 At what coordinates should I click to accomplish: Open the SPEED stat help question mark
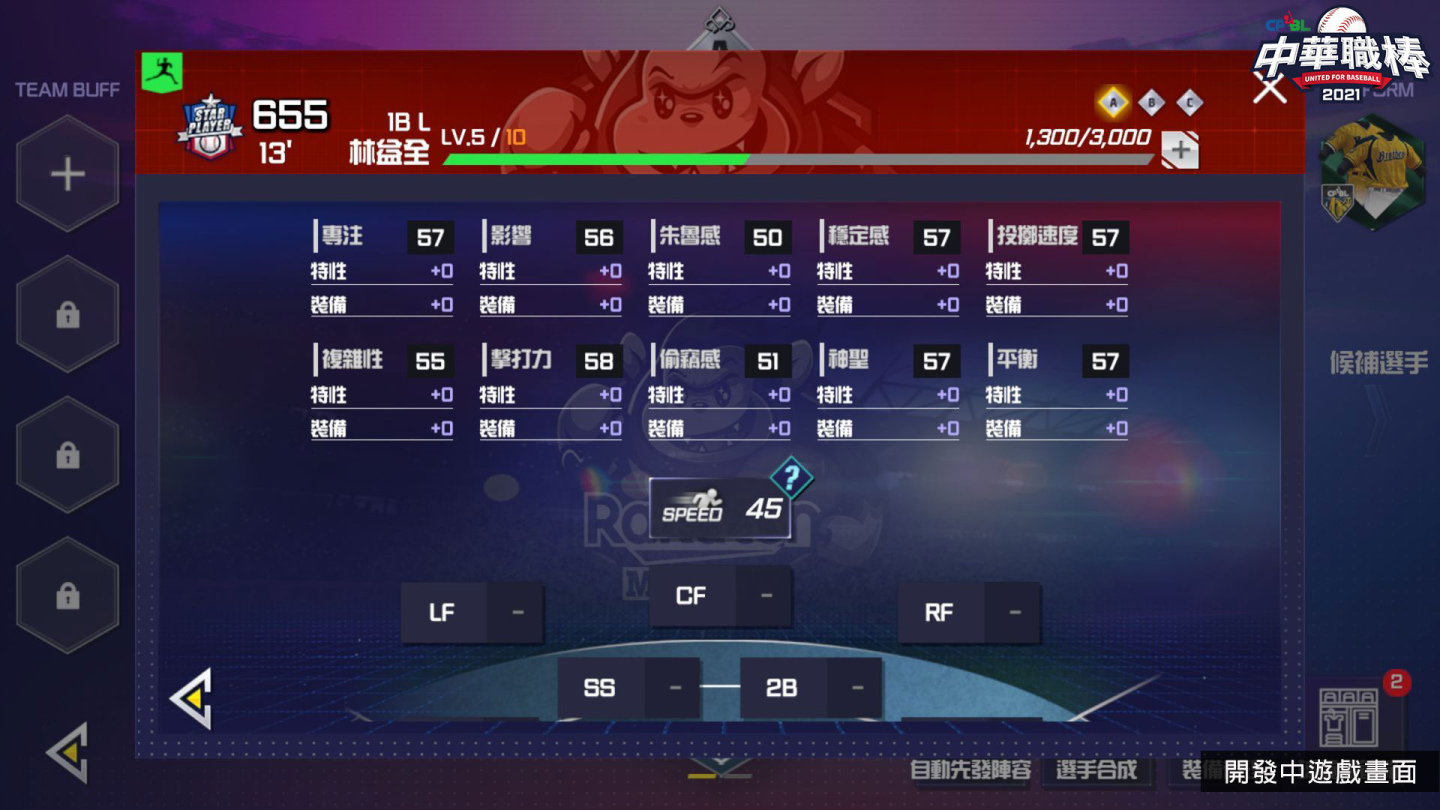pos(792,480)
